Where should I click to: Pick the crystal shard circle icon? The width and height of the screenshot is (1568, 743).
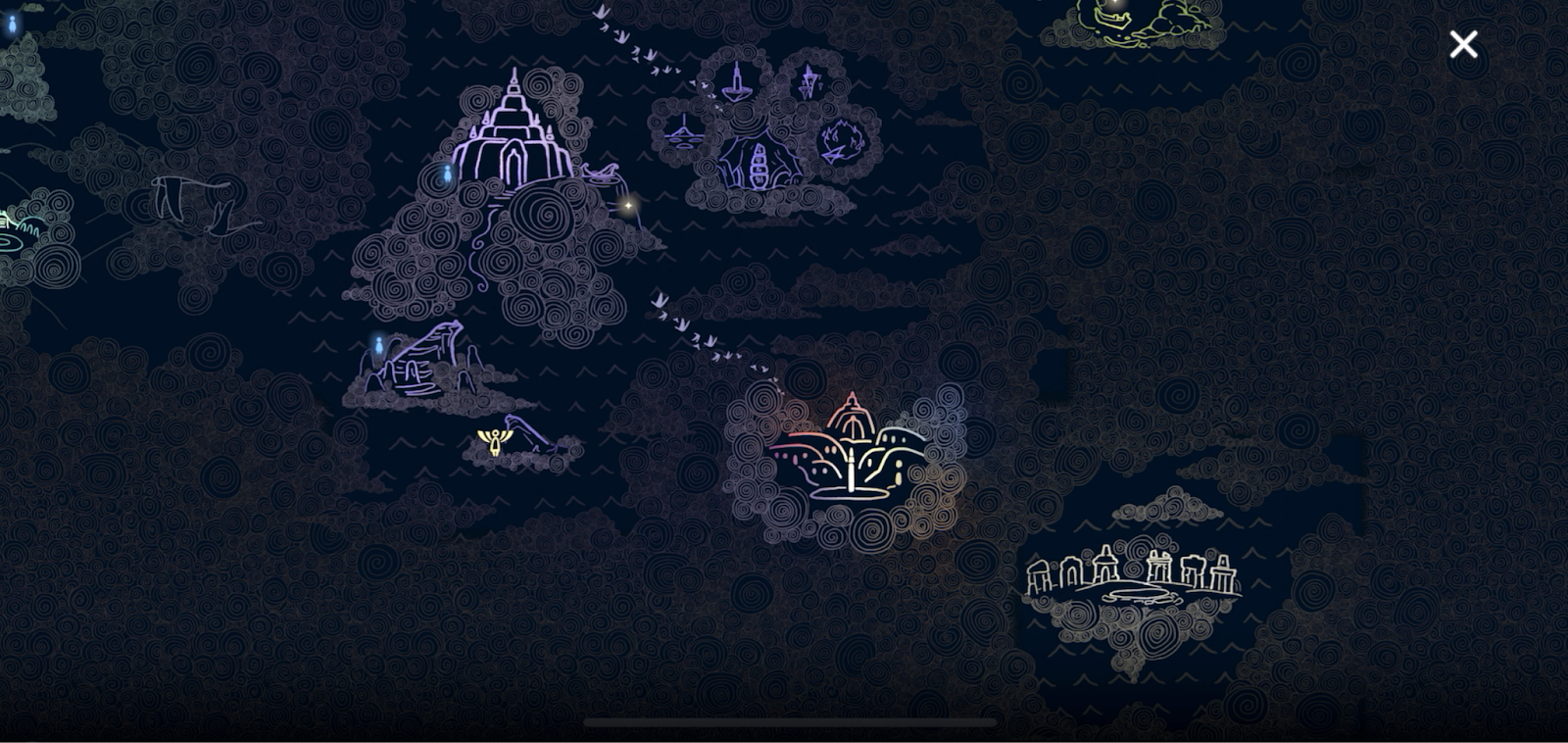point(808,82)
